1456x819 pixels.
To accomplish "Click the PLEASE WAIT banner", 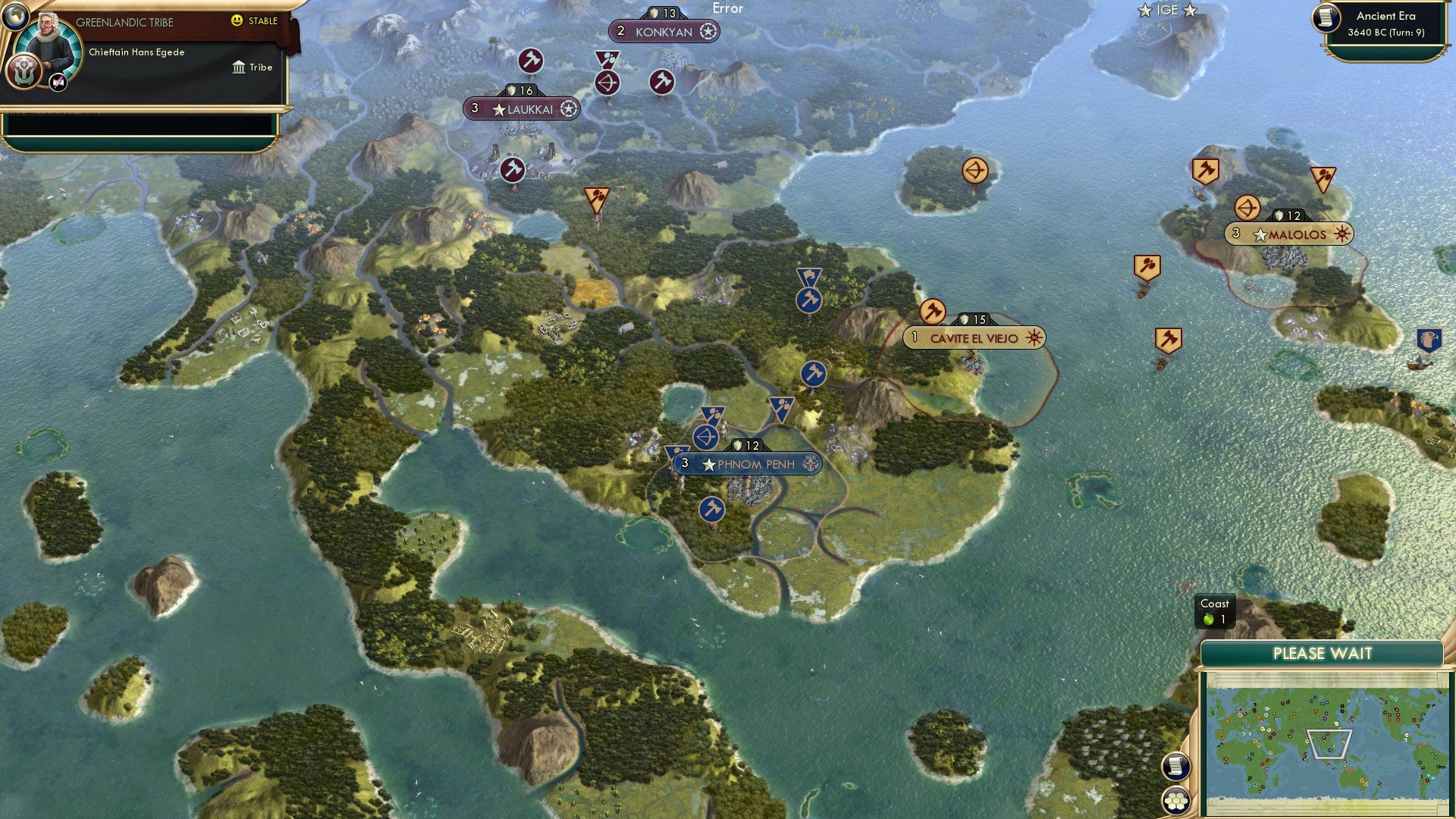I will (x=1322, y=652).
